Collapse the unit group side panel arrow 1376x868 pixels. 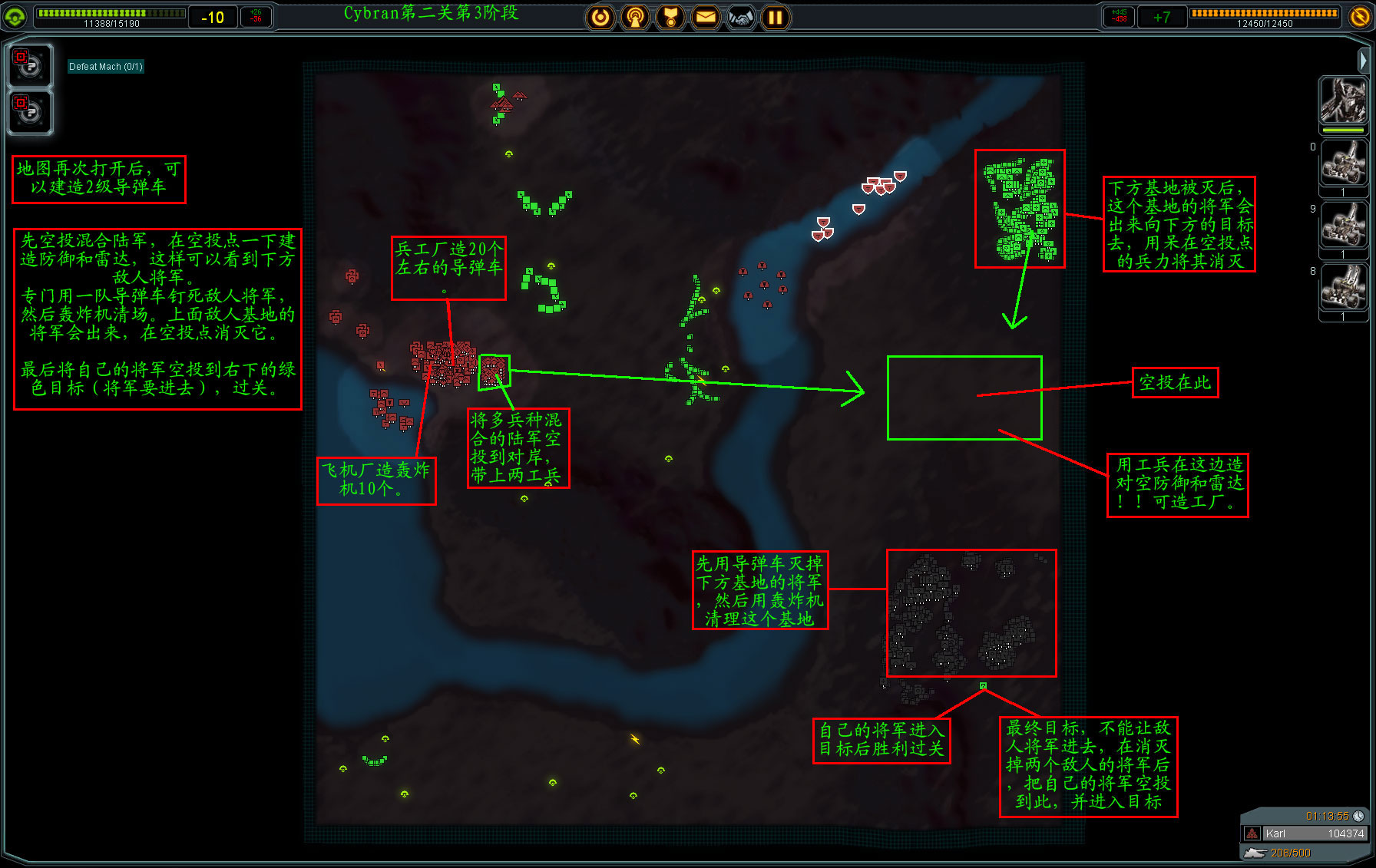(1362, 59)
